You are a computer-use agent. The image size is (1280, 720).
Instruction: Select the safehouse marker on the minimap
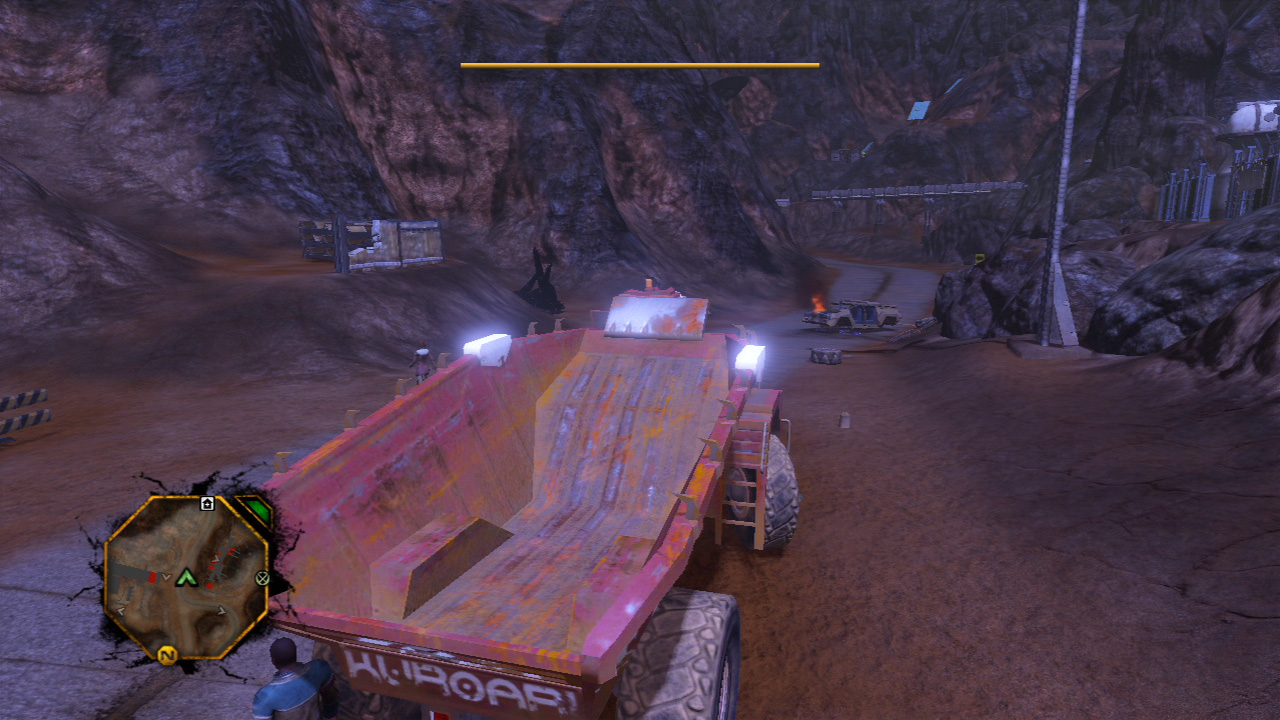(x=207, y=503)
